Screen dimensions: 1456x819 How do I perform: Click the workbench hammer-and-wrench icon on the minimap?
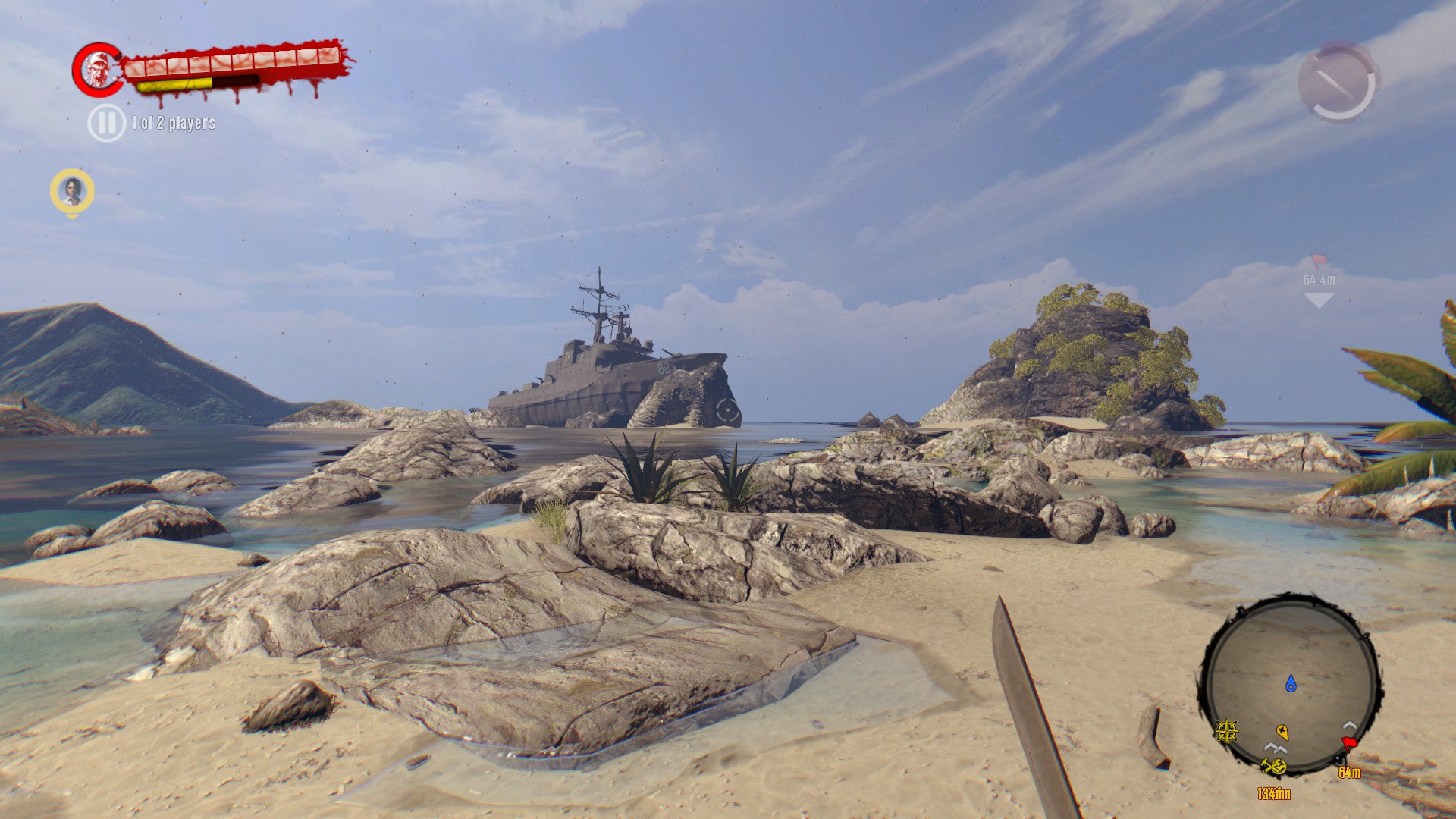[1274, 767]
